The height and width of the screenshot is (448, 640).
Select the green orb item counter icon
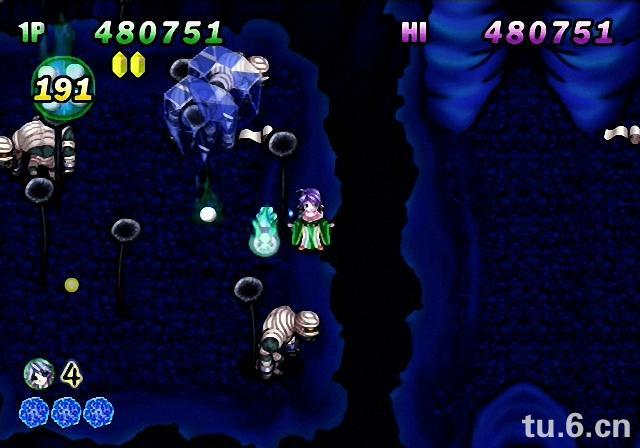[62, 87]
